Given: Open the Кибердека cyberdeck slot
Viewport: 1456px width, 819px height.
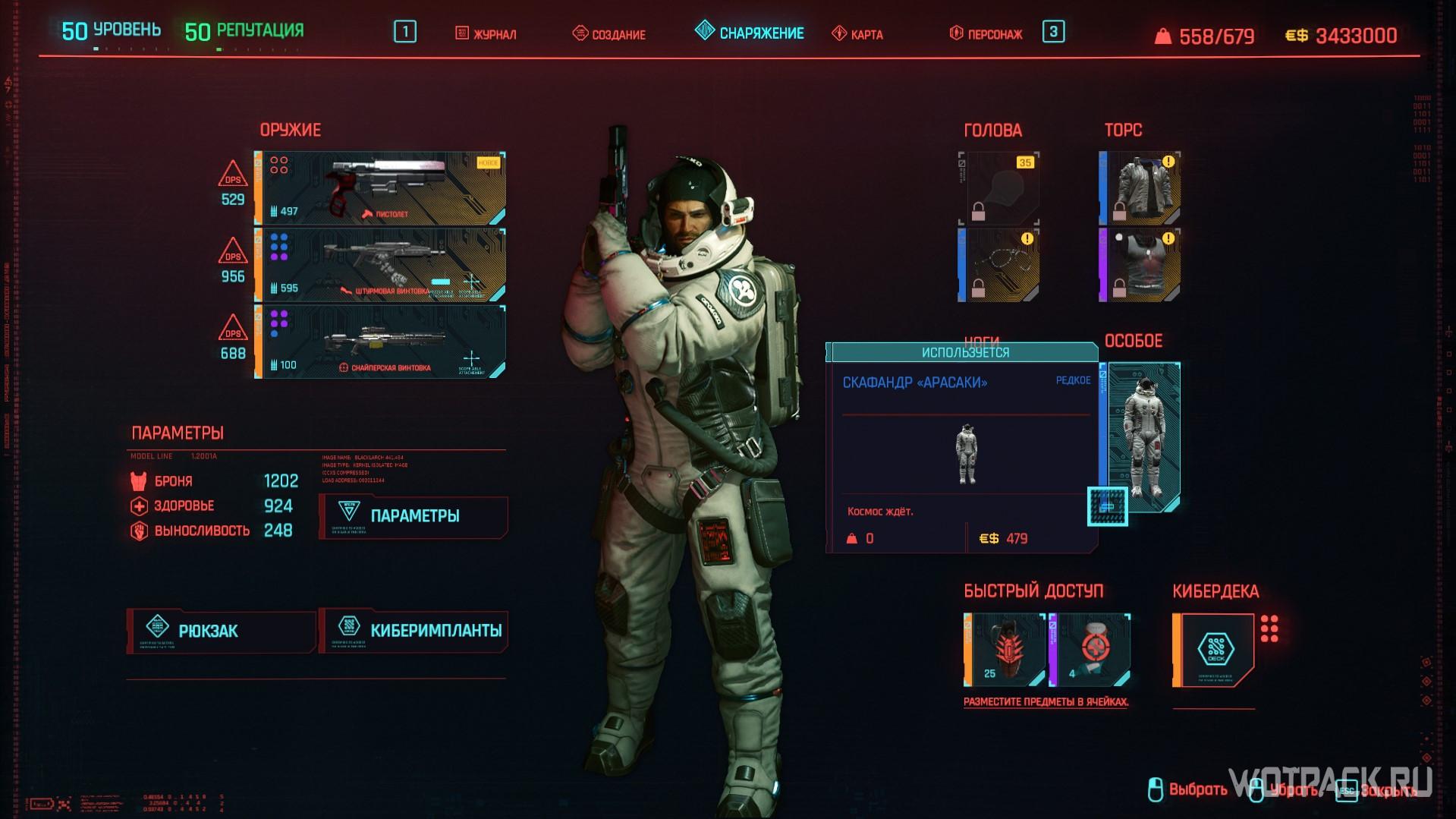Looking at the screenshot, I should tap(1214, 650).
